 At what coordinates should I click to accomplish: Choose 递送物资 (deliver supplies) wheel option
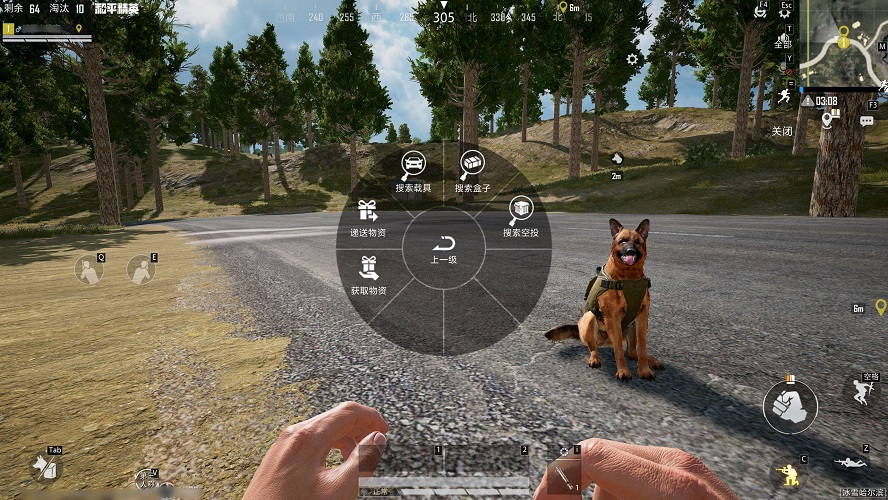point(368,217)
